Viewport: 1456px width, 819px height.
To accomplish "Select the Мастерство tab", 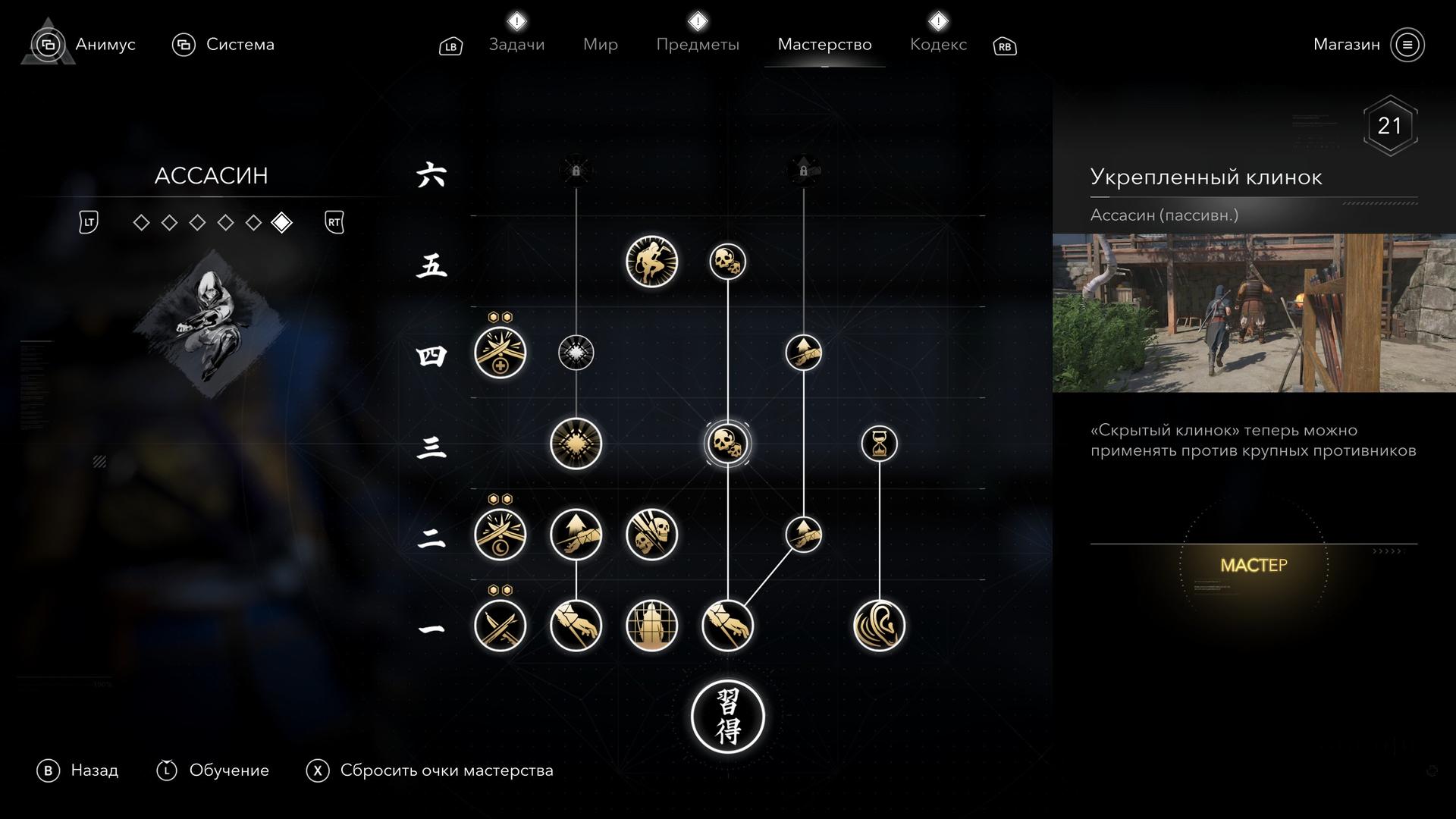I will [824, 44].
